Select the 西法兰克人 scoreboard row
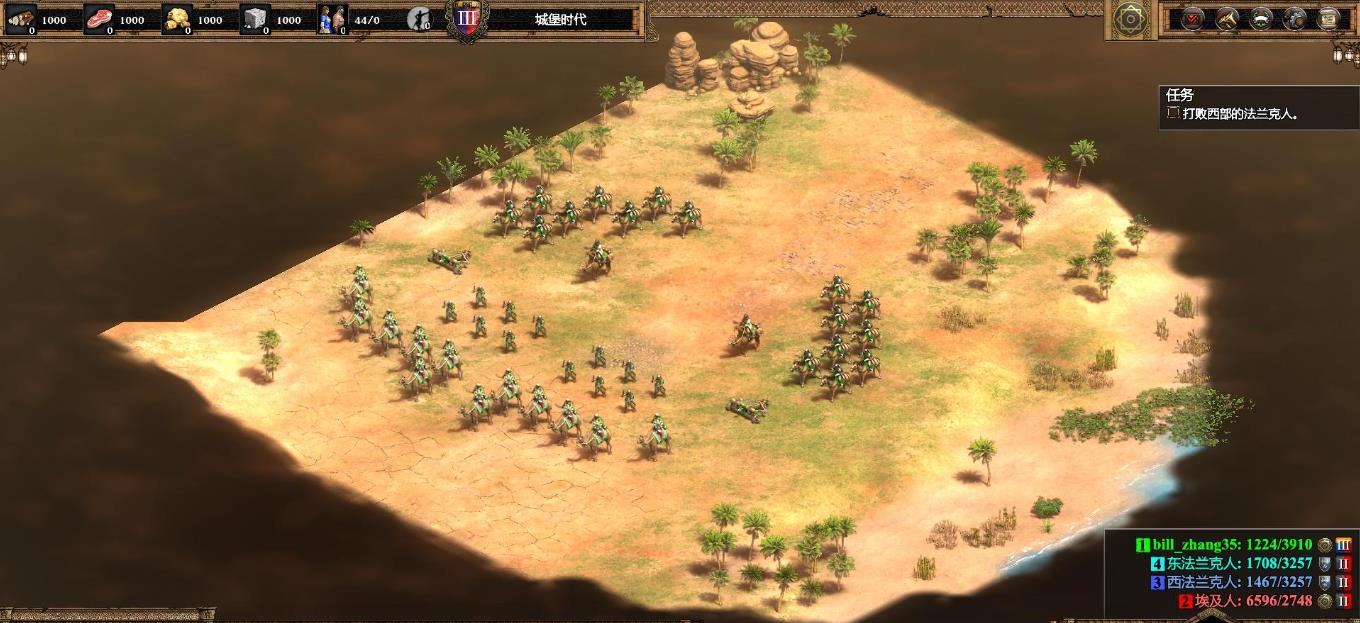The image size is (1360, 623). click(1238, 582)
